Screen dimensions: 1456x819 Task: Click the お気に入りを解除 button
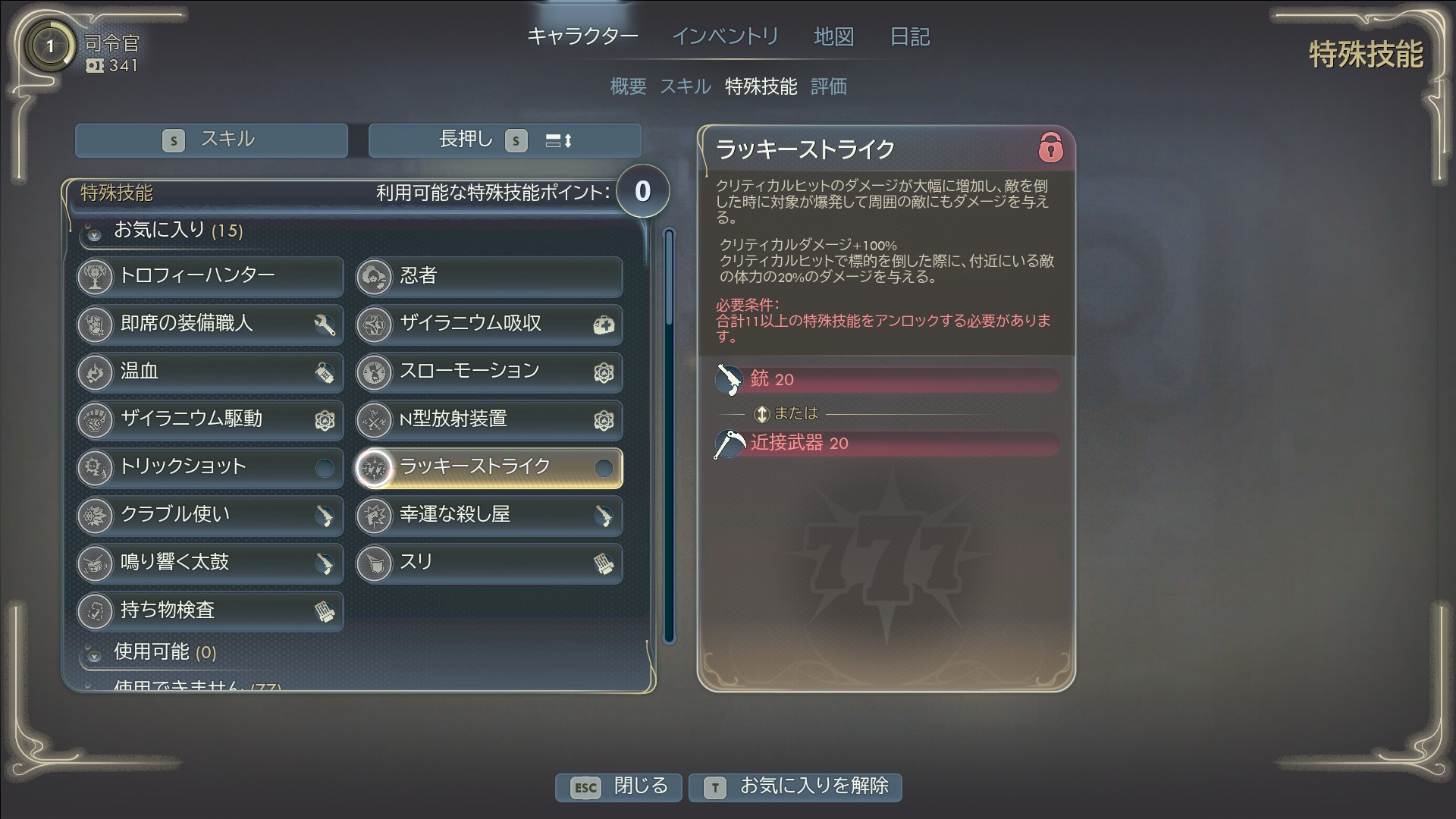(795, 786)
